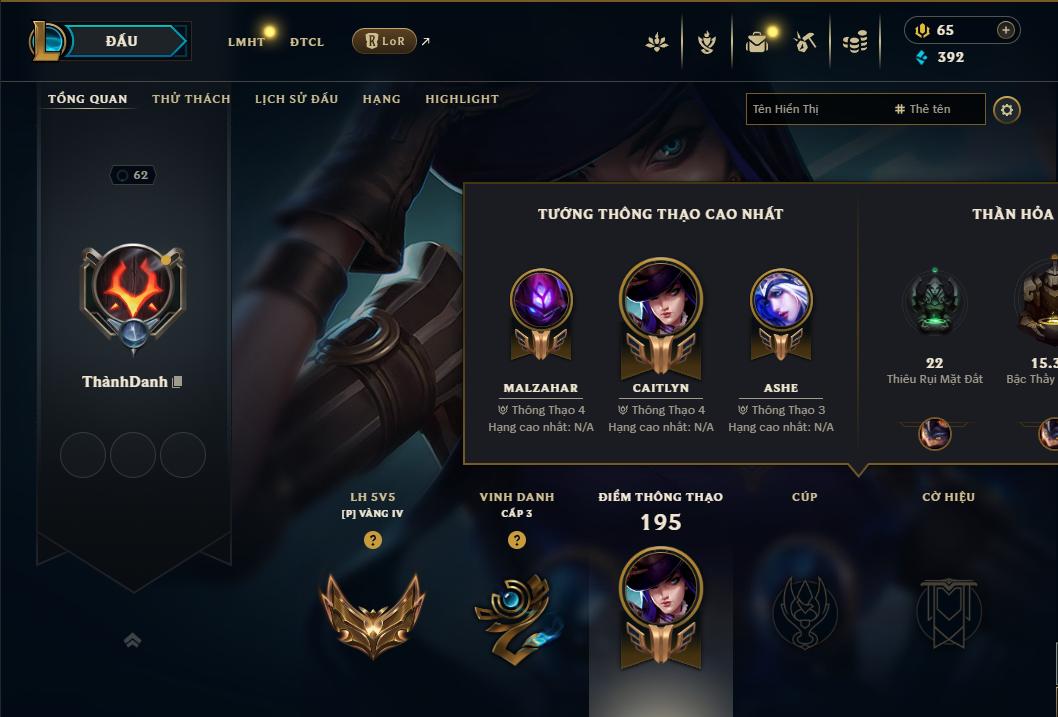This screenshot has height=717, width=1058.
Task: Open the VINH DANH honor emblem
Action: (x=516, y=614)
